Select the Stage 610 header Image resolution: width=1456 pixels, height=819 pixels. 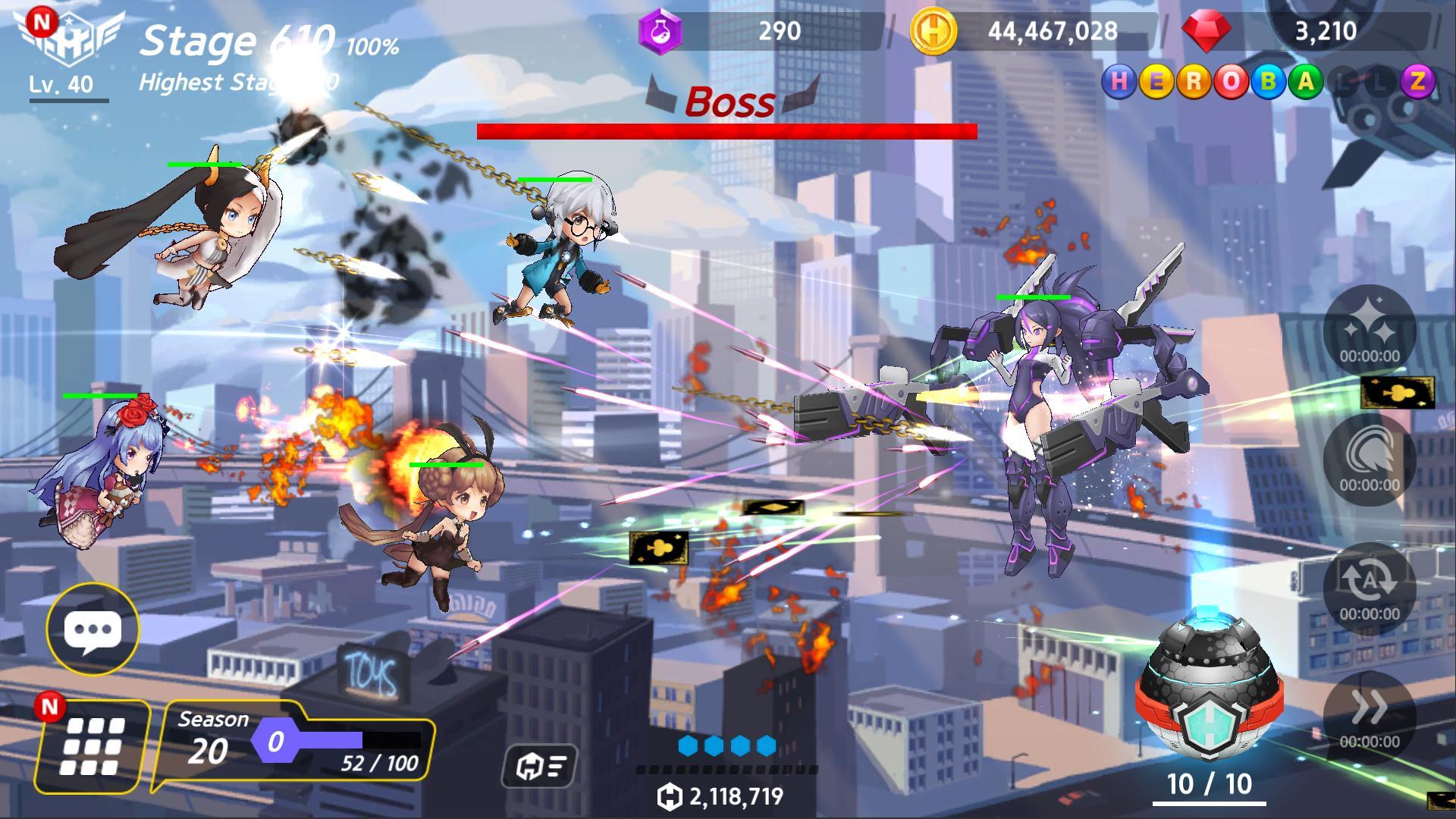235,42
